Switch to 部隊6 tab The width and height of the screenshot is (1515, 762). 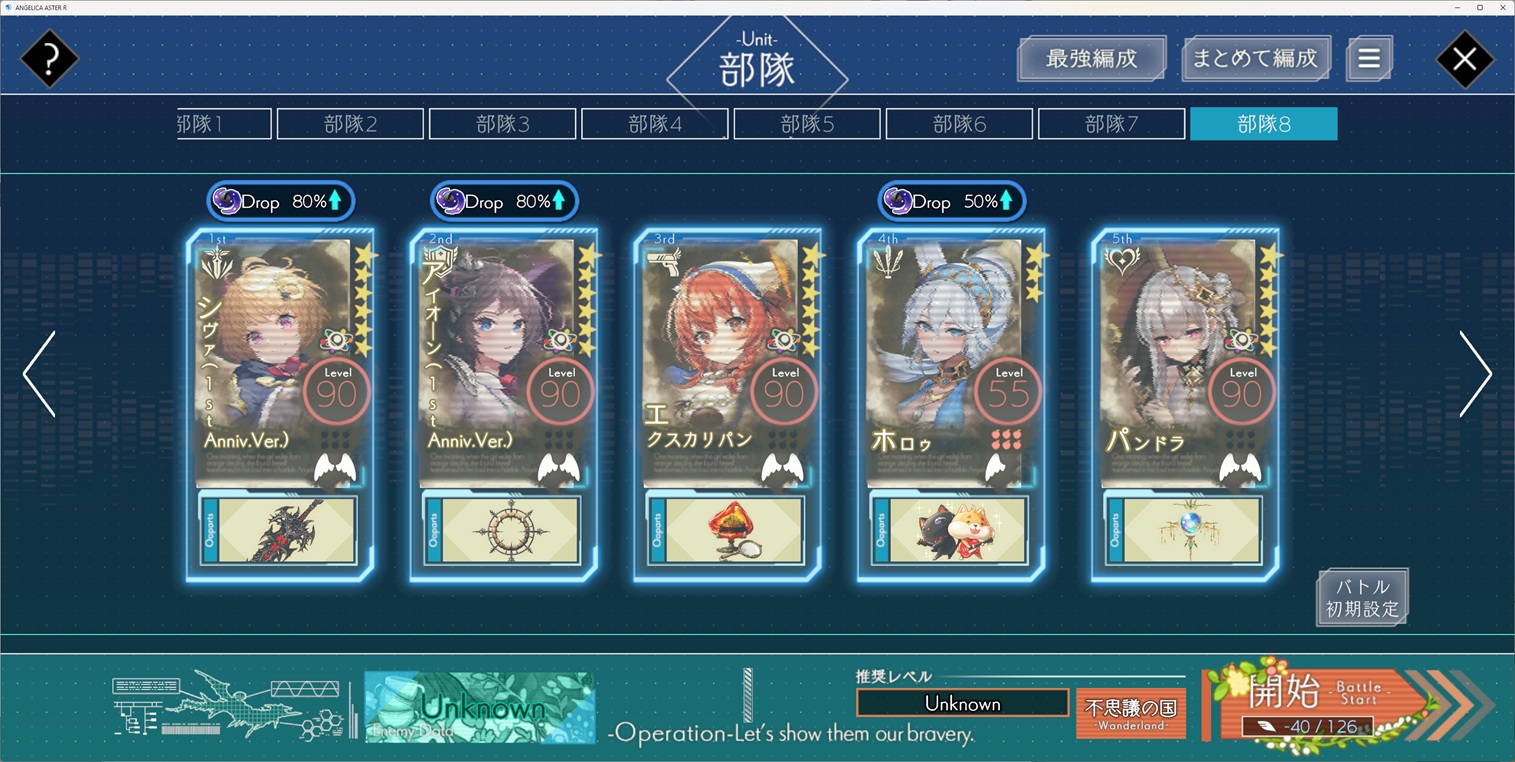tap(959, 124)
